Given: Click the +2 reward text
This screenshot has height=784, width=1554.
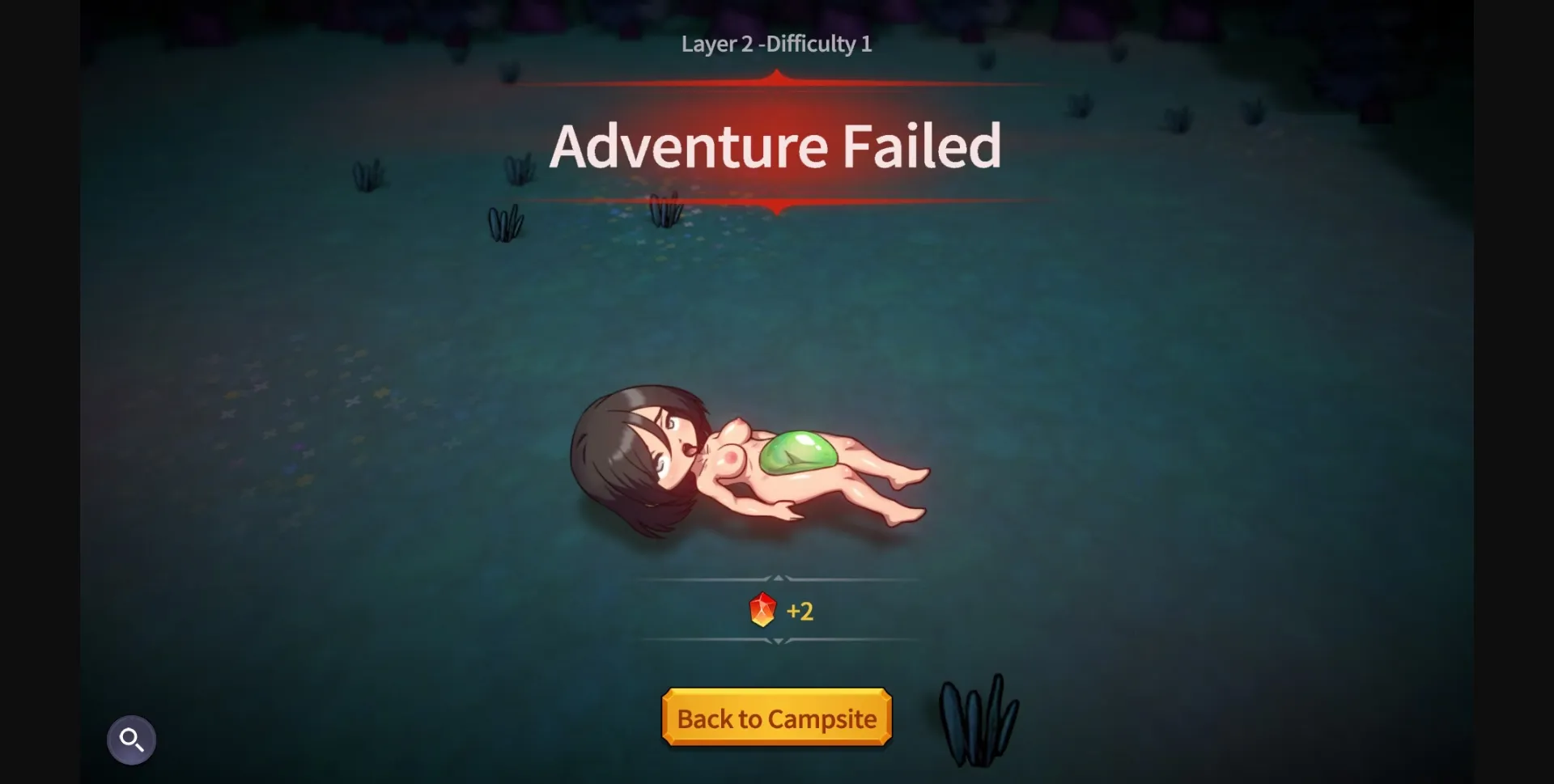Looking at the screenshot, I should 800,611.
